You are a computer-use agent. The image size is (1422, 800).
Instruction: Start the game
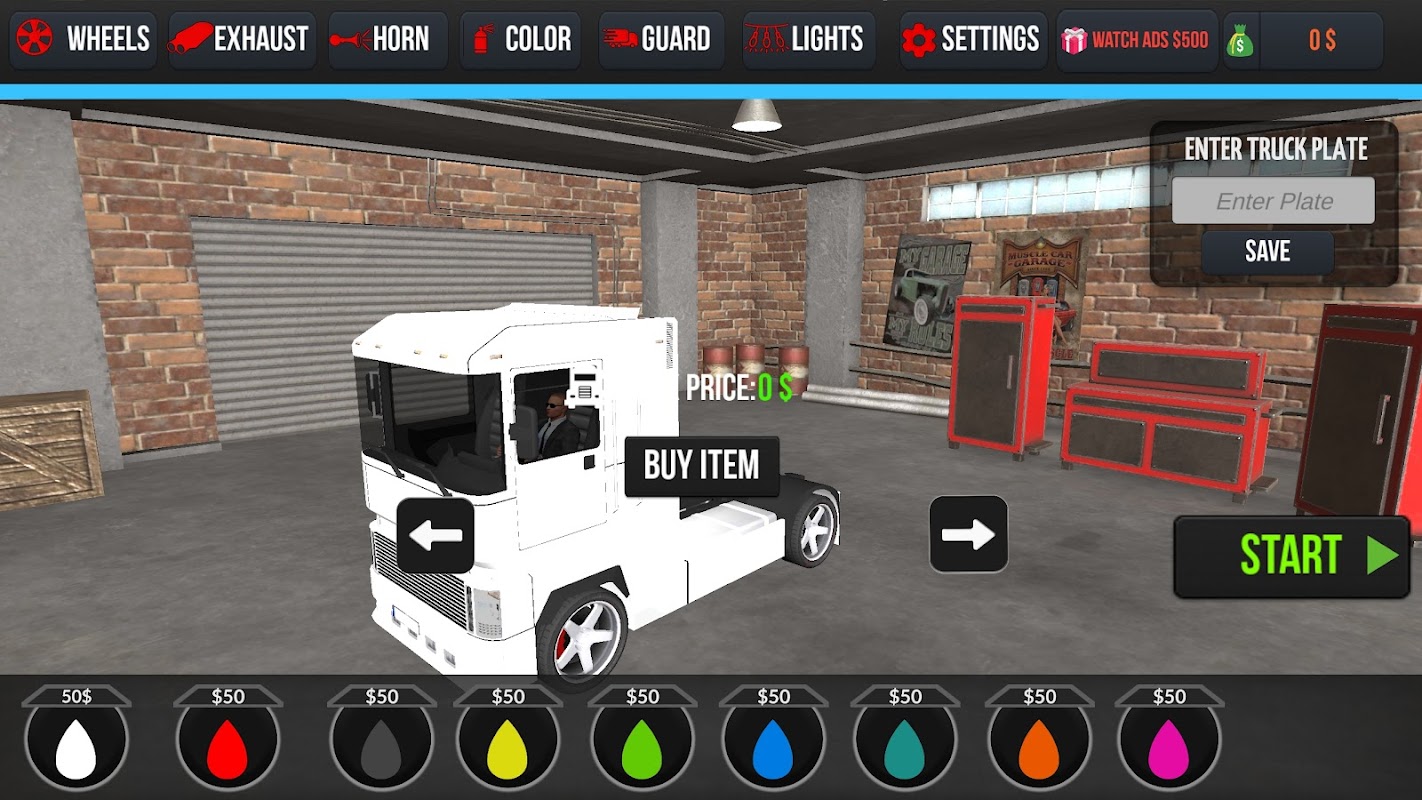(1291, 556)
